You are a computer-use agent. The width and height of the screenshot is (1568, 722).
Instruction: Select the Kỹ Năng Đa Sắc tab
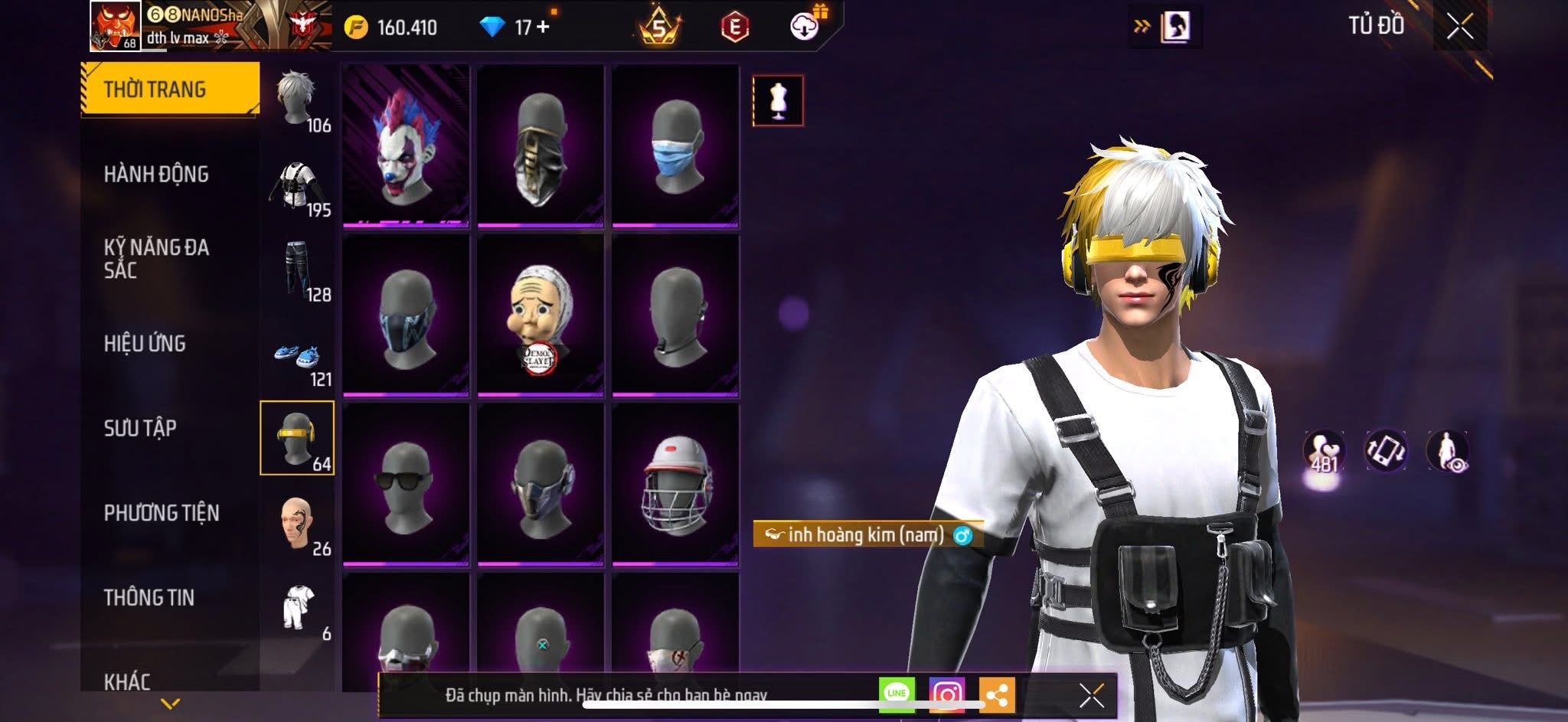(x=156, y=258)
